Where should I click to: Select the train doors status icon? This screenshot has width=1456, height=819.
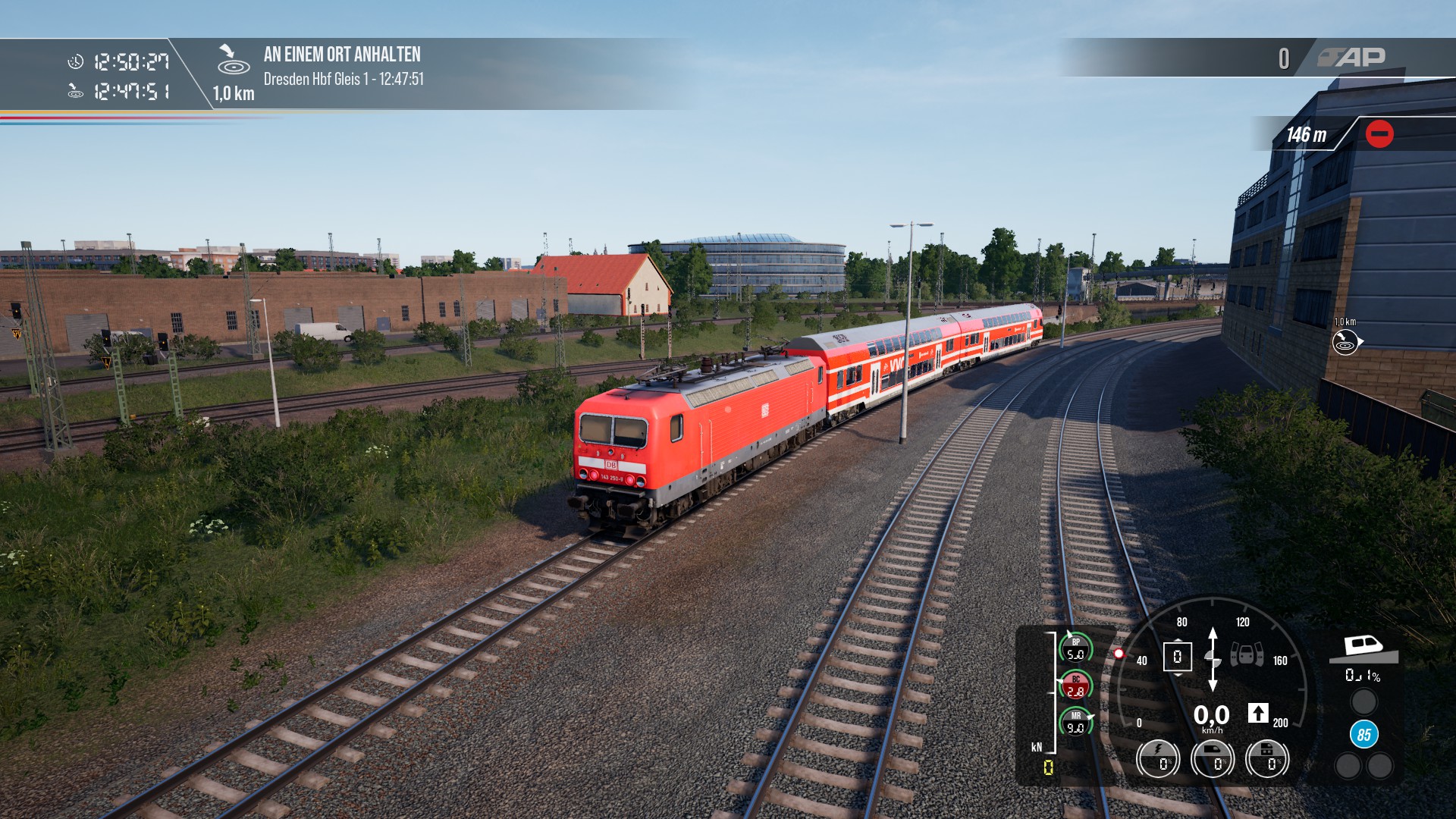1247,654
